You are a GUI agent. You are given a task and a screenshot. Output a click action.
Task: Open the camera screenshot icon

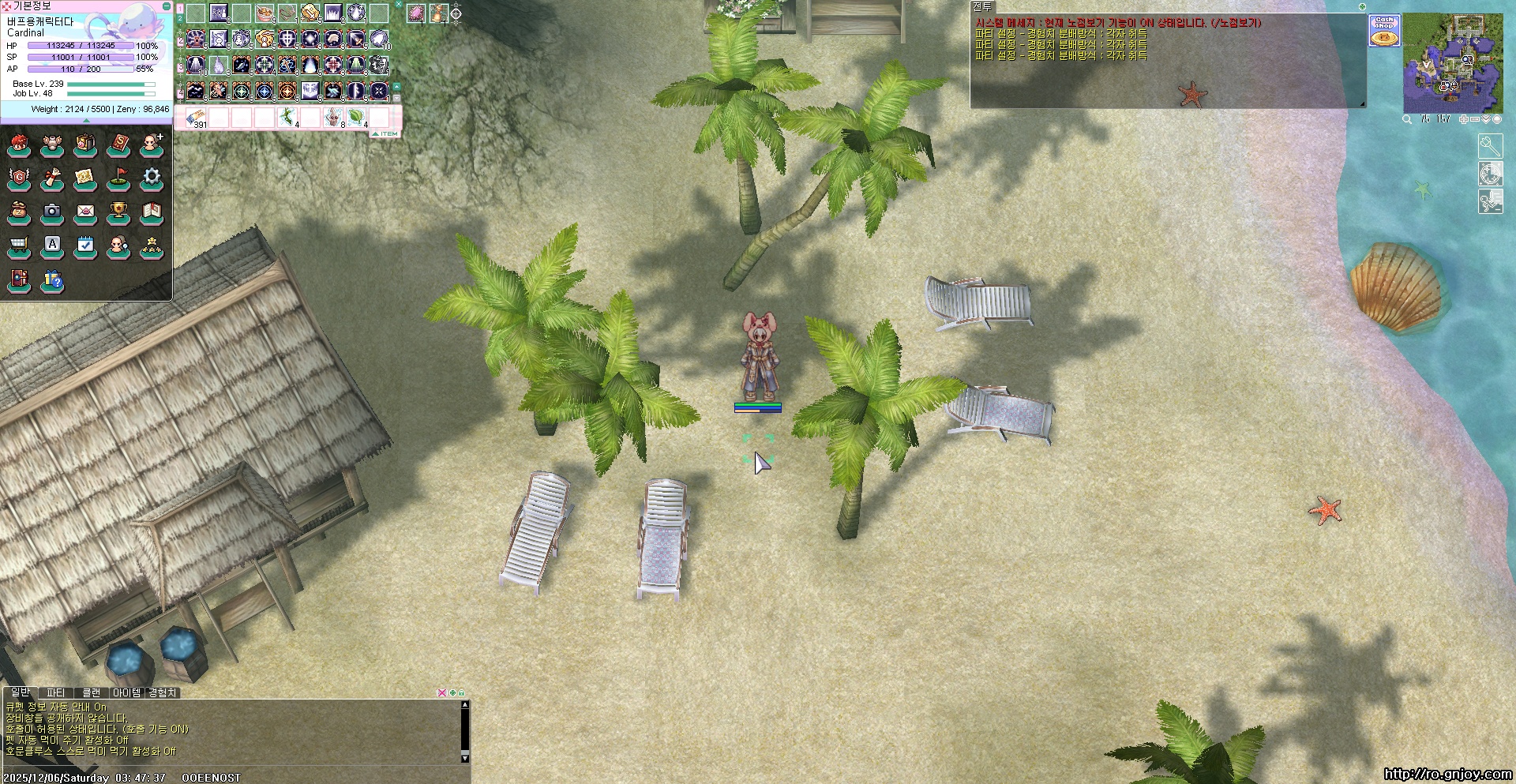(52, 212)
